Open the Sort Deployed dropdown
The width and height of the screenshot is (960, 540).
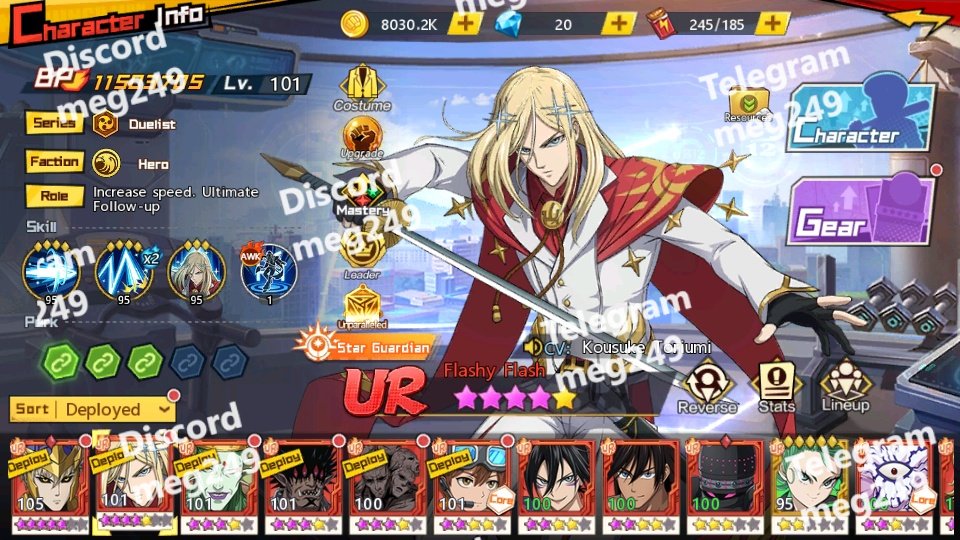93,409
